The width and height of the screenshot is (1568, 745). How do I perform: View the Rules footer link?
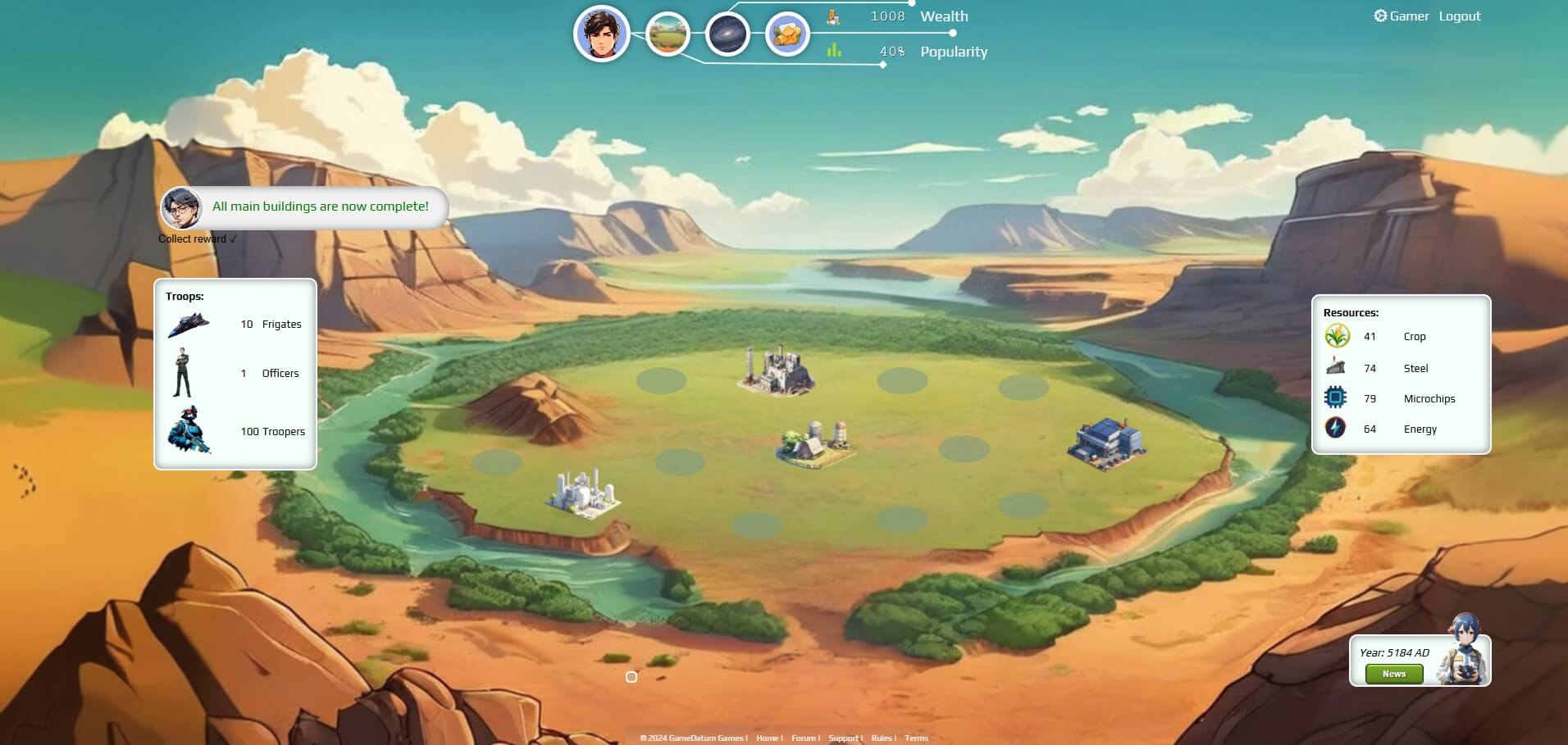(x=882, y=738)
